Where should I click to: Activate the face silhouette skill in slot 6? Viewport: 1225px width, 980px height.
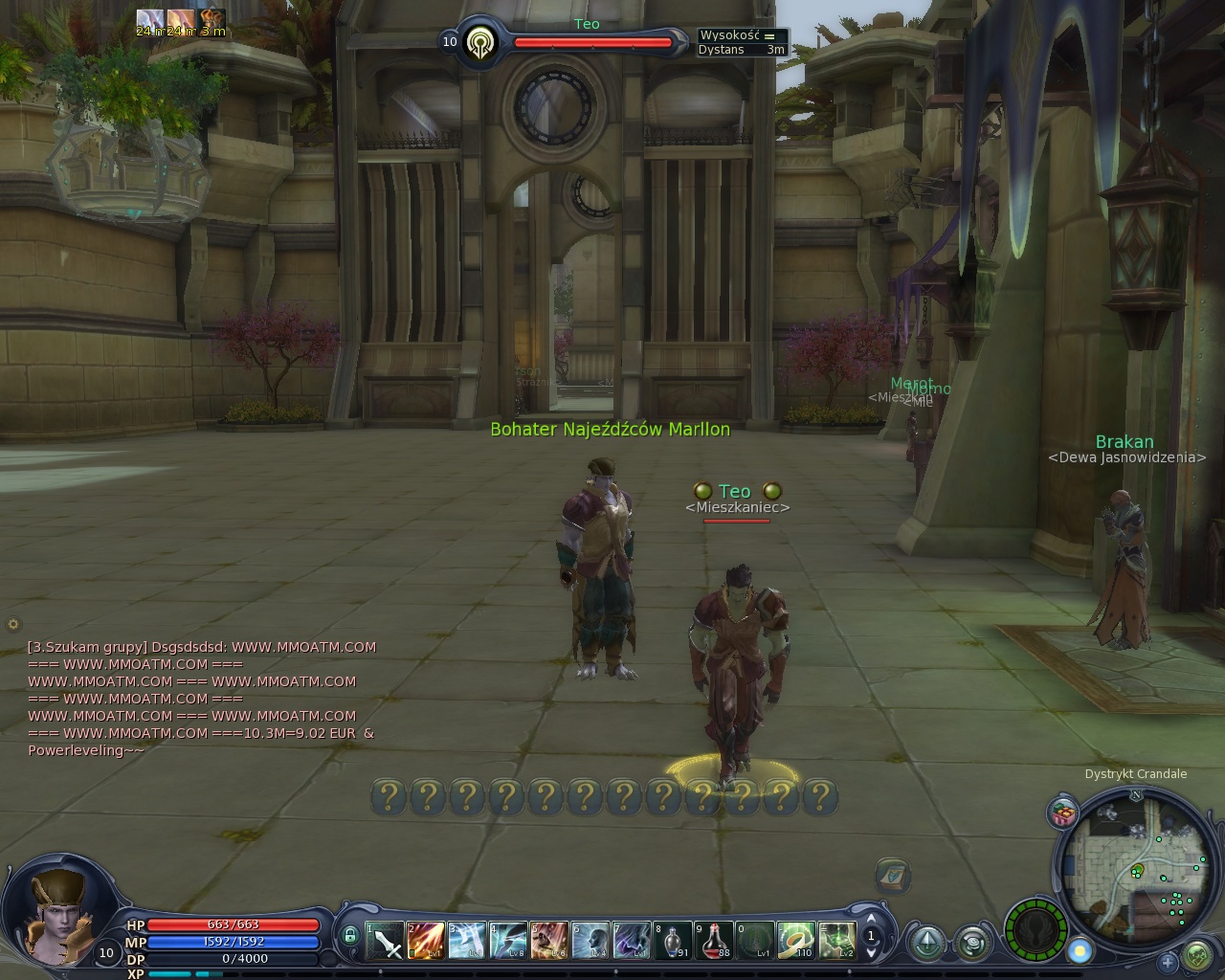(590, 941)
